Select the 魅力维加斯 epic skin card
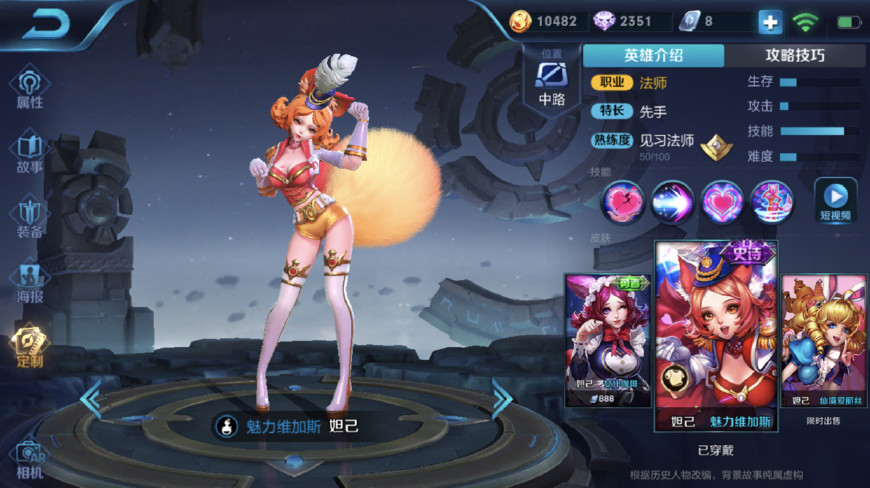Viewport: 870px width, 488px height. coord(716,335)
